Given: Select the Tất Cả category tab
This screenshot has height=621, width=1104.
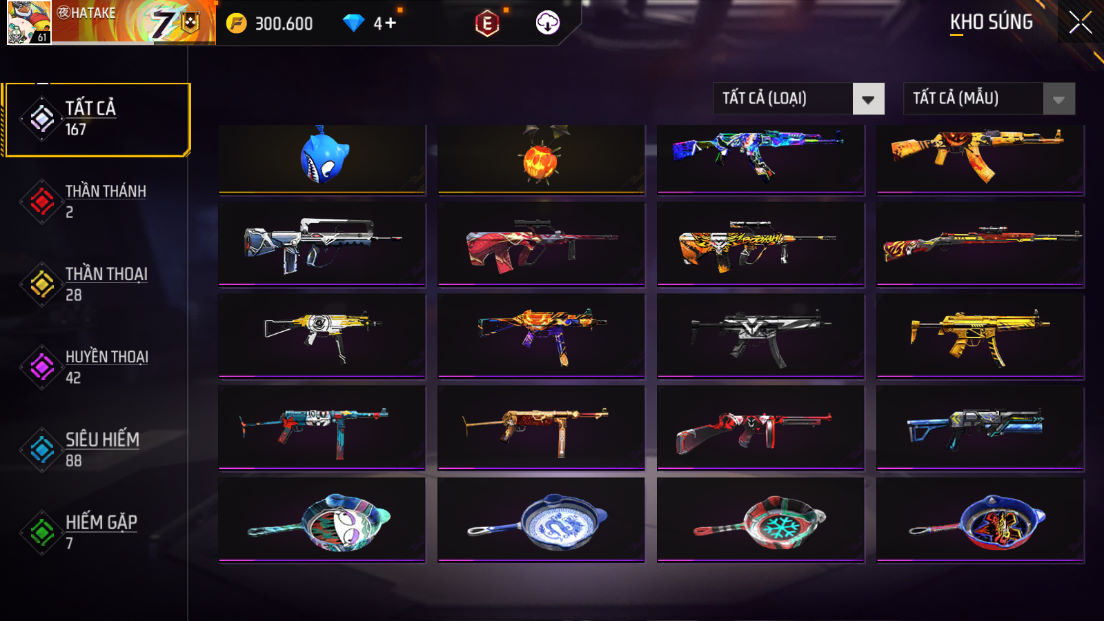Looking at the screenshot, I should point(97,119).
